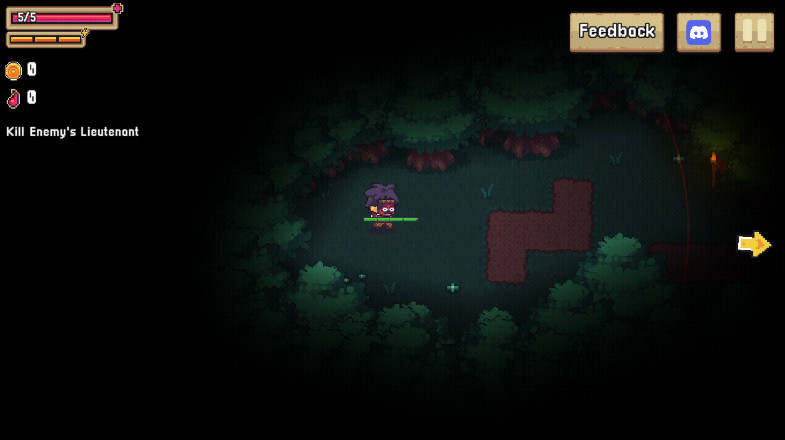Select the Kill Enemy's Lieutenant objective
The image size is (785, 440).
(73, 132)
